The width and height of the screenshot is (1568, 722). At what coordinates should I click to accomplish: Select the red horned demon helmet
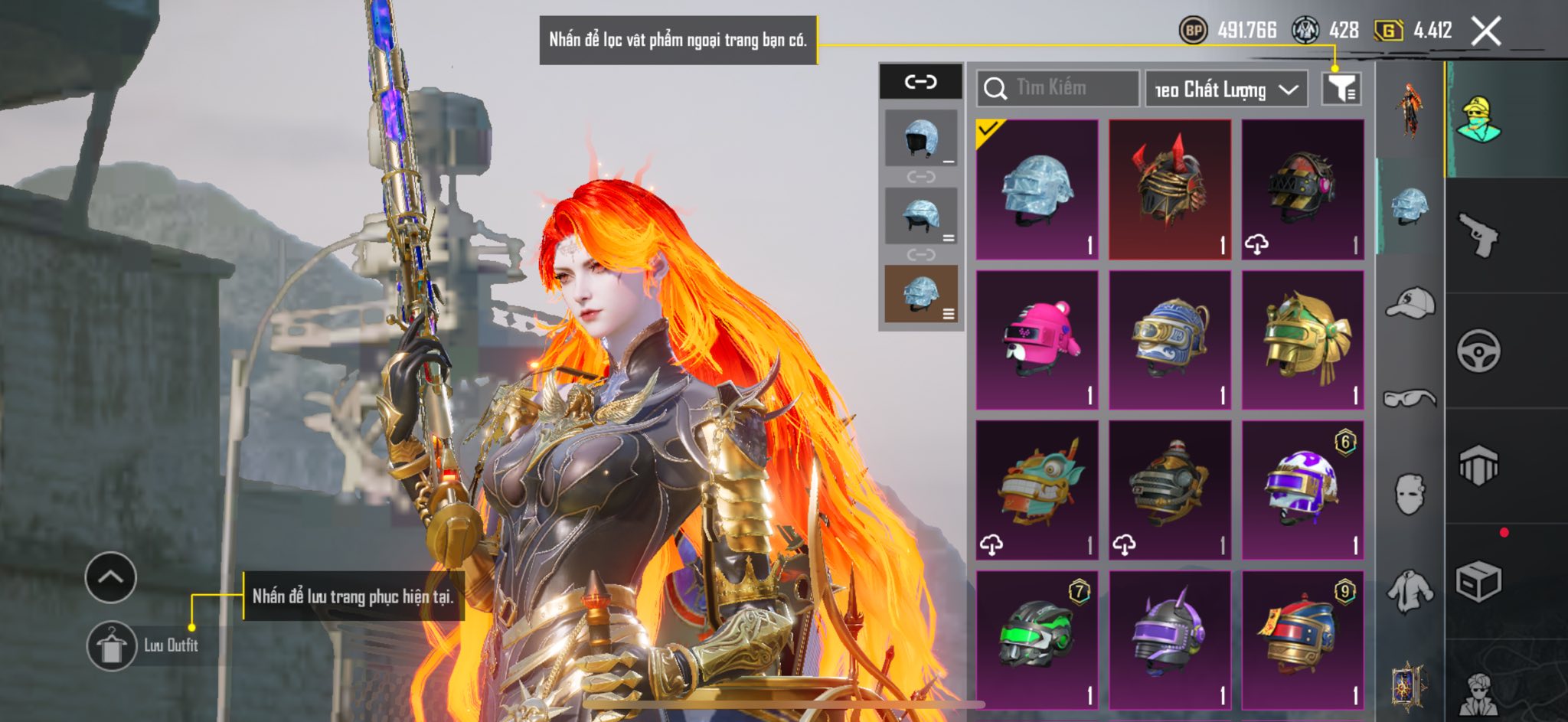(x=1170, y=189)
